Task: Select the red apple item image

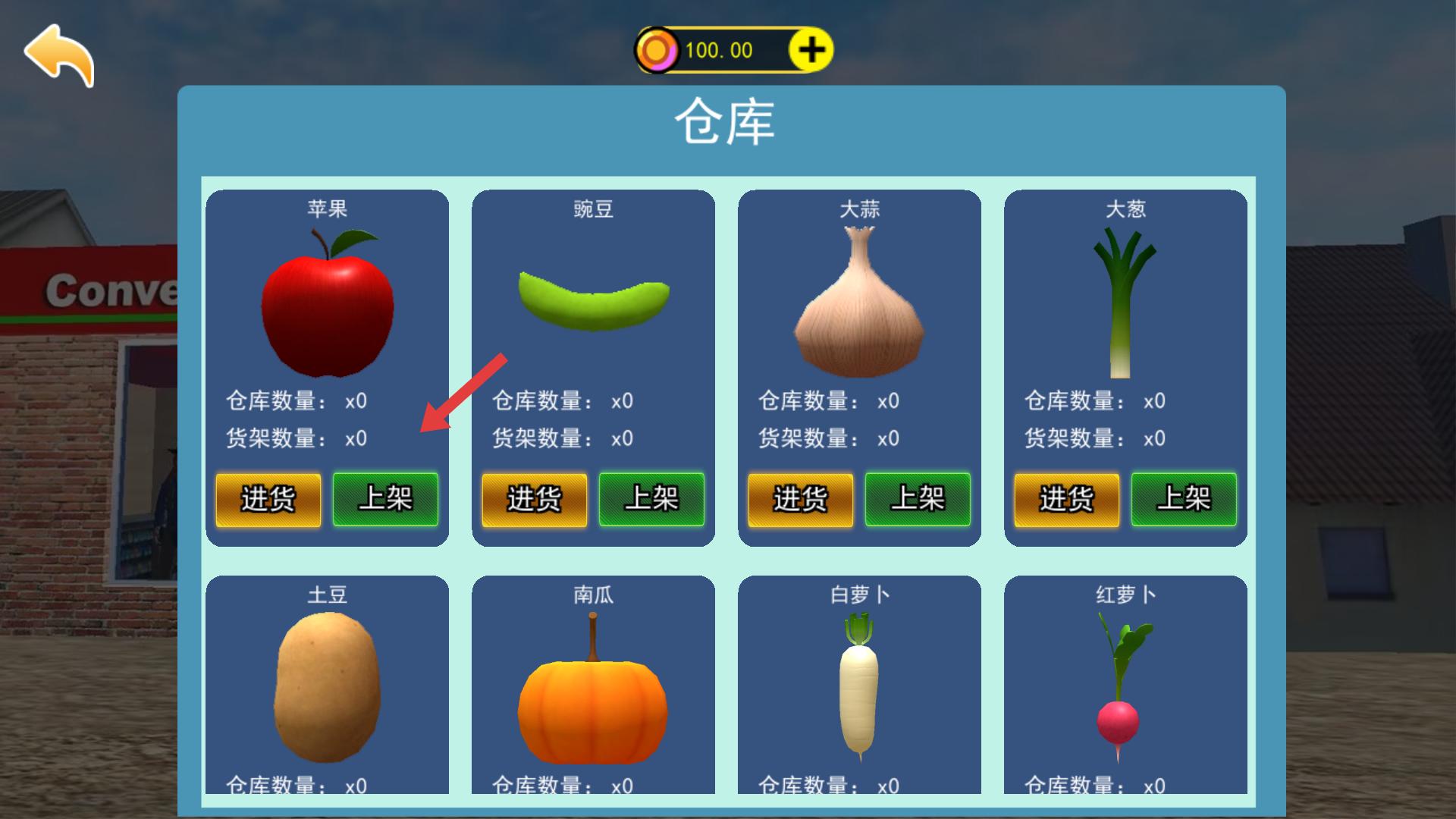Action: (328, 305)
